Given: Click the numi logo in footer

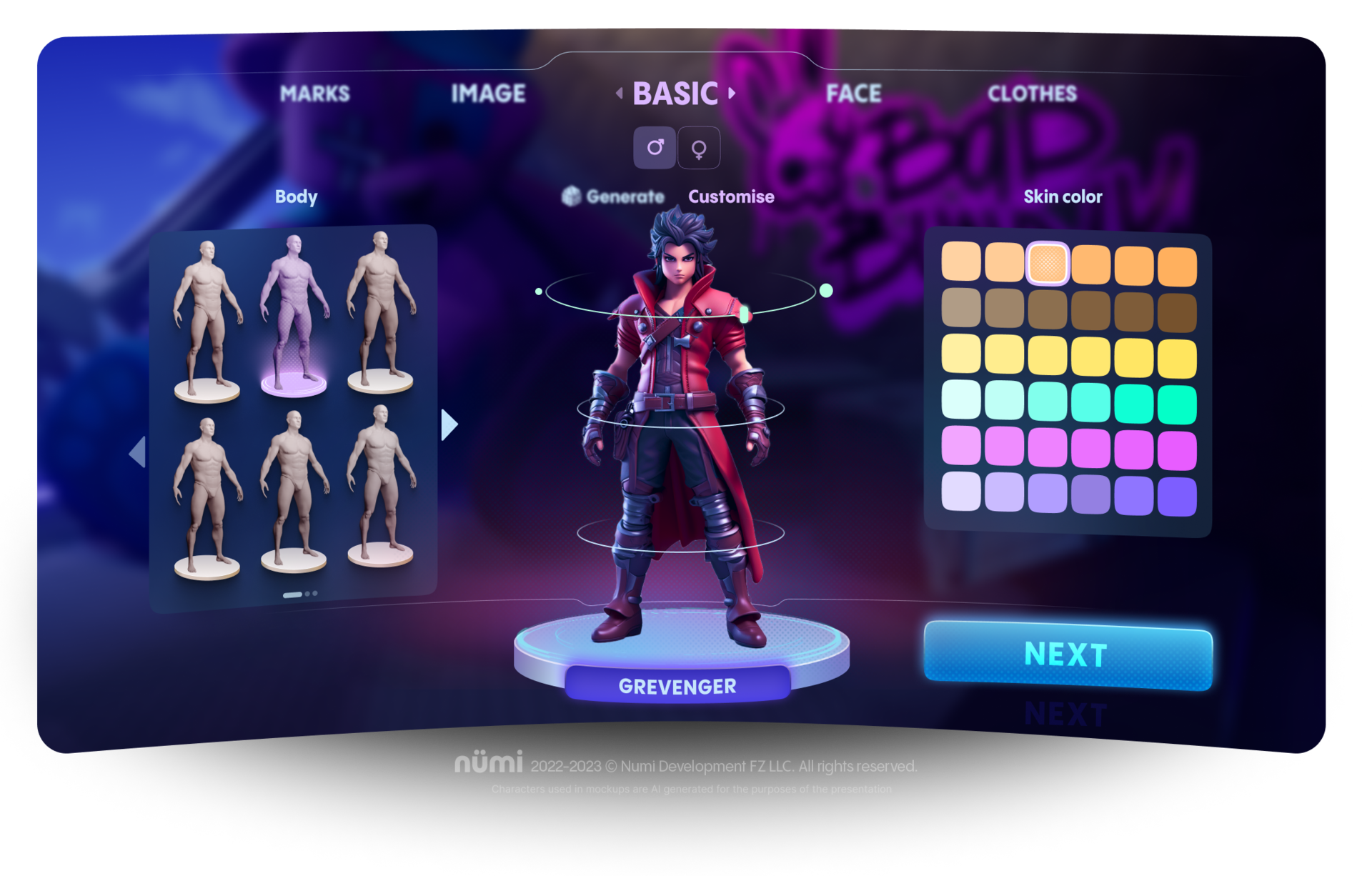Looking at the screenshot, I should click(489, 763).
